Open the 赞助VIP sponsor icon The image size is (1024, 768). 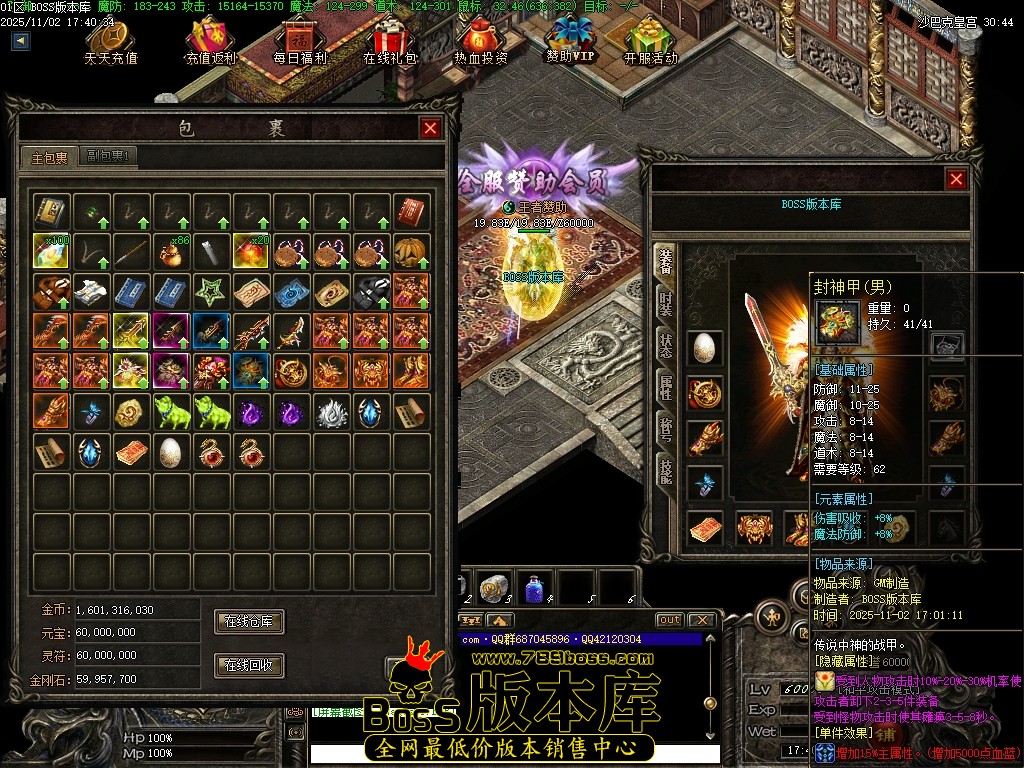coord(571,40)
